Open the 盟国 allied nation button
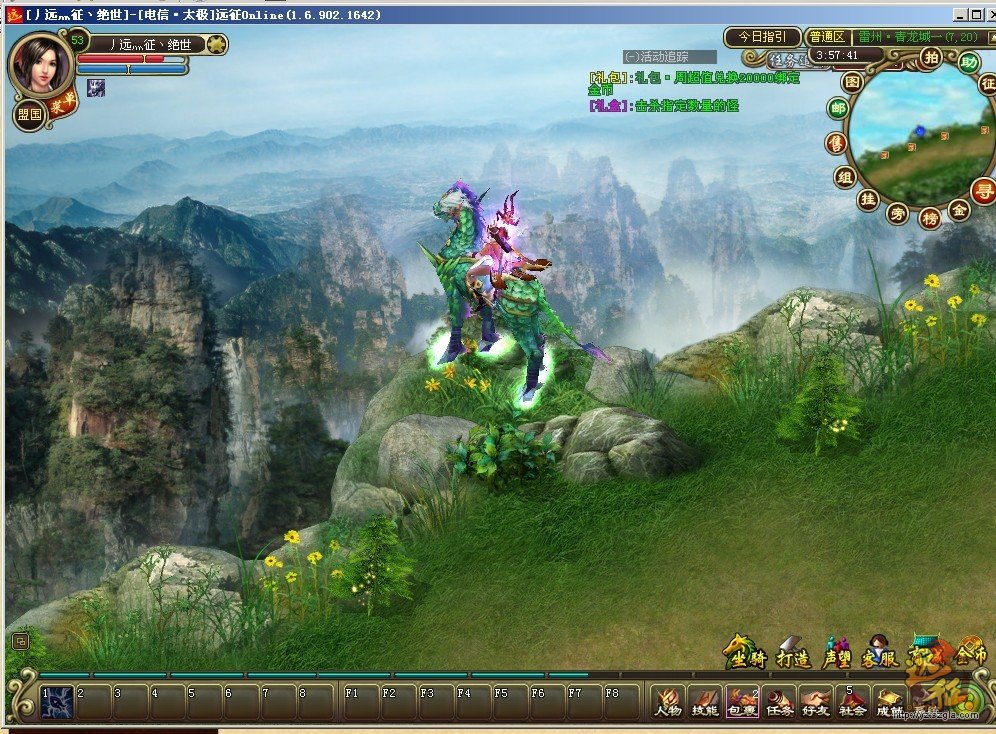This screenshot has height=734, width=996. [30, 114]
